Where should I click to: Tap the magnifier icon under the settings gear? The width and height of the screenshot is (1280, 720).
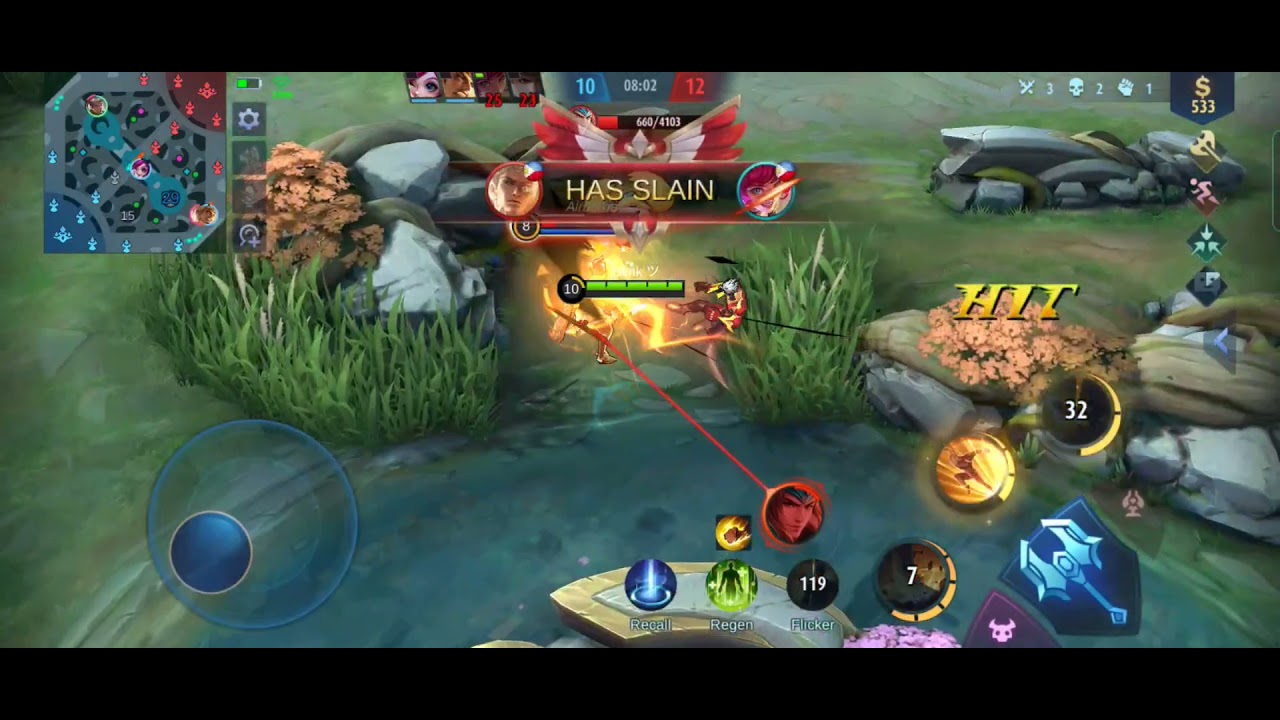coord(249,235)
